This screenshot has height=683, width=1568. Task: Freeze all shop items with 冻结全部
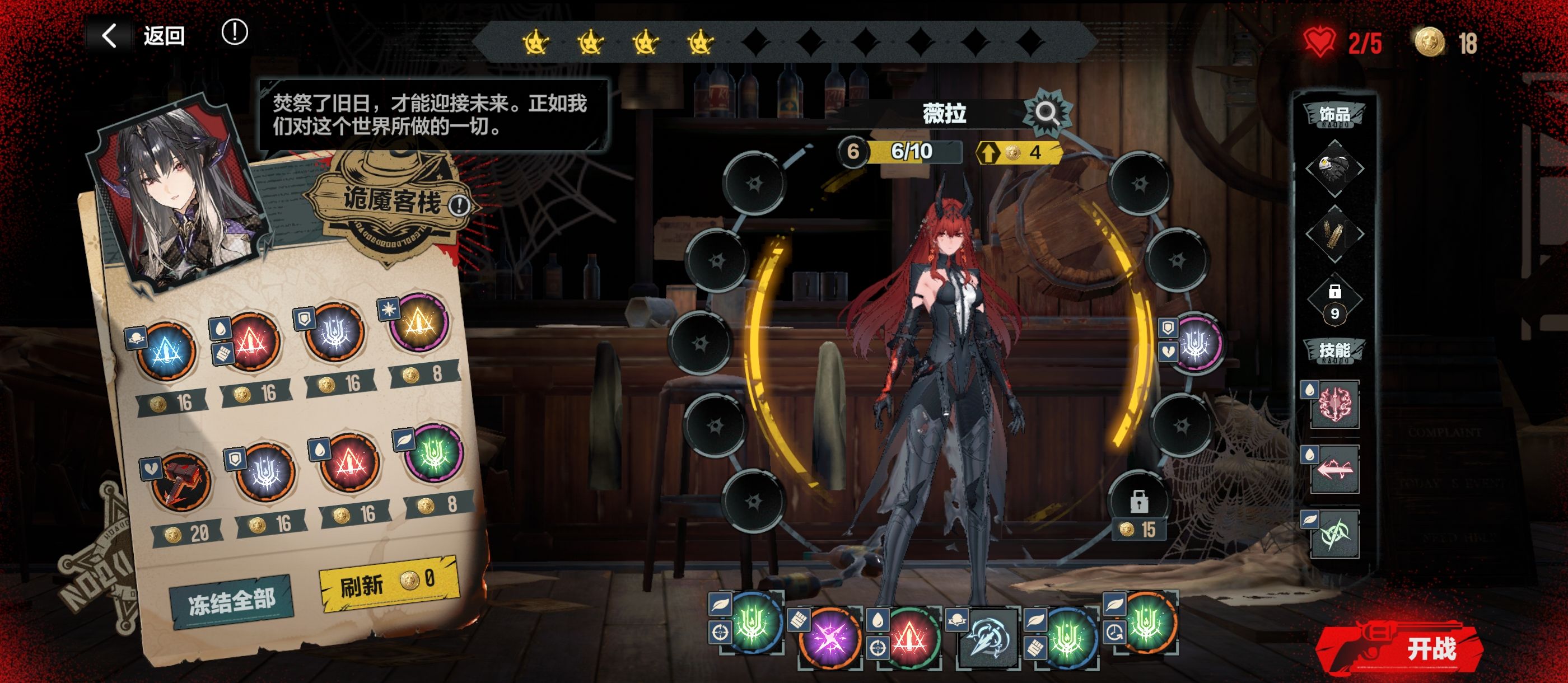231,601
